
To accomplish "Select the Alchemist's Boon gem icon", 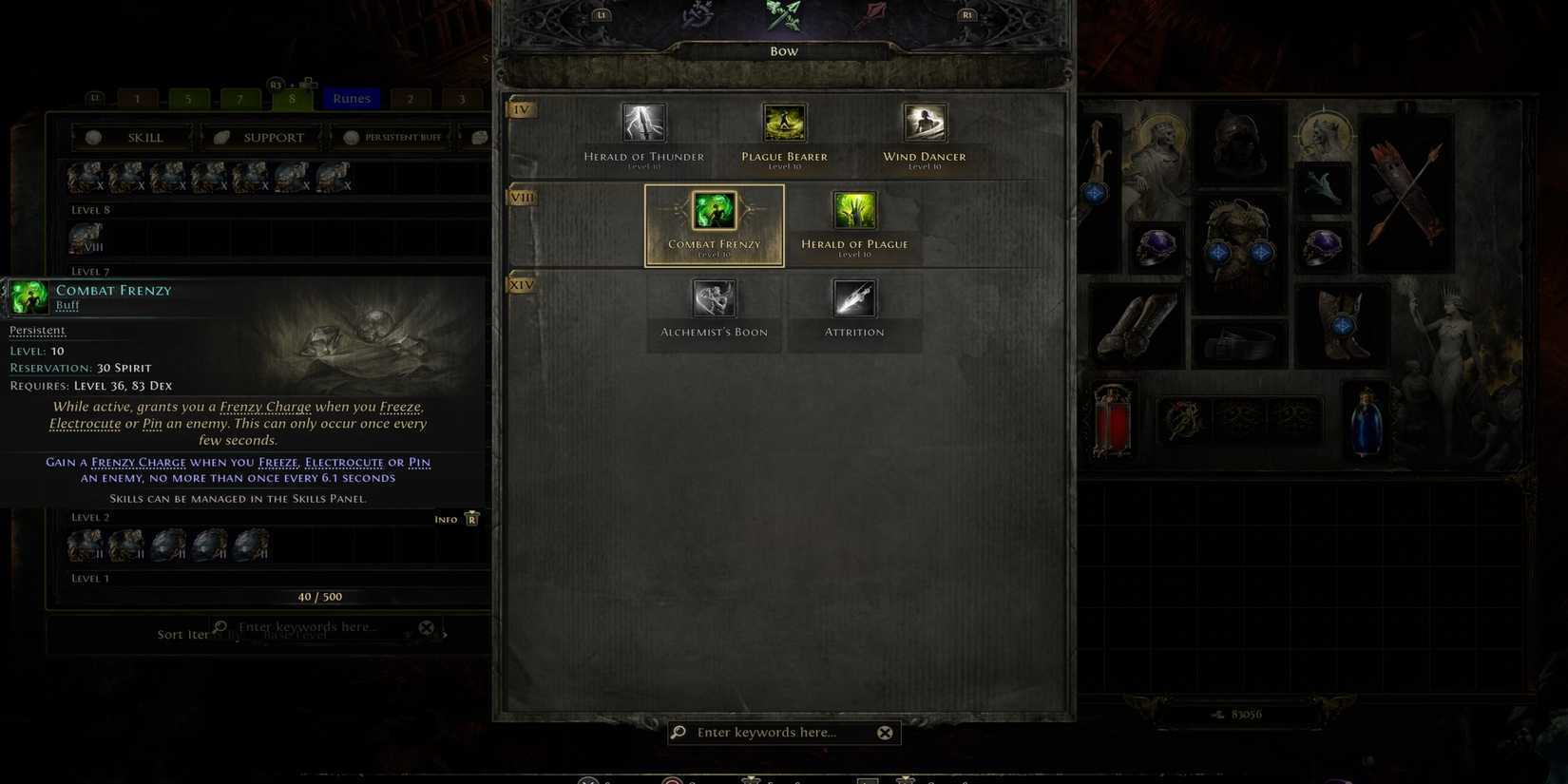I will pyautogui.click(x=714, y=297).
